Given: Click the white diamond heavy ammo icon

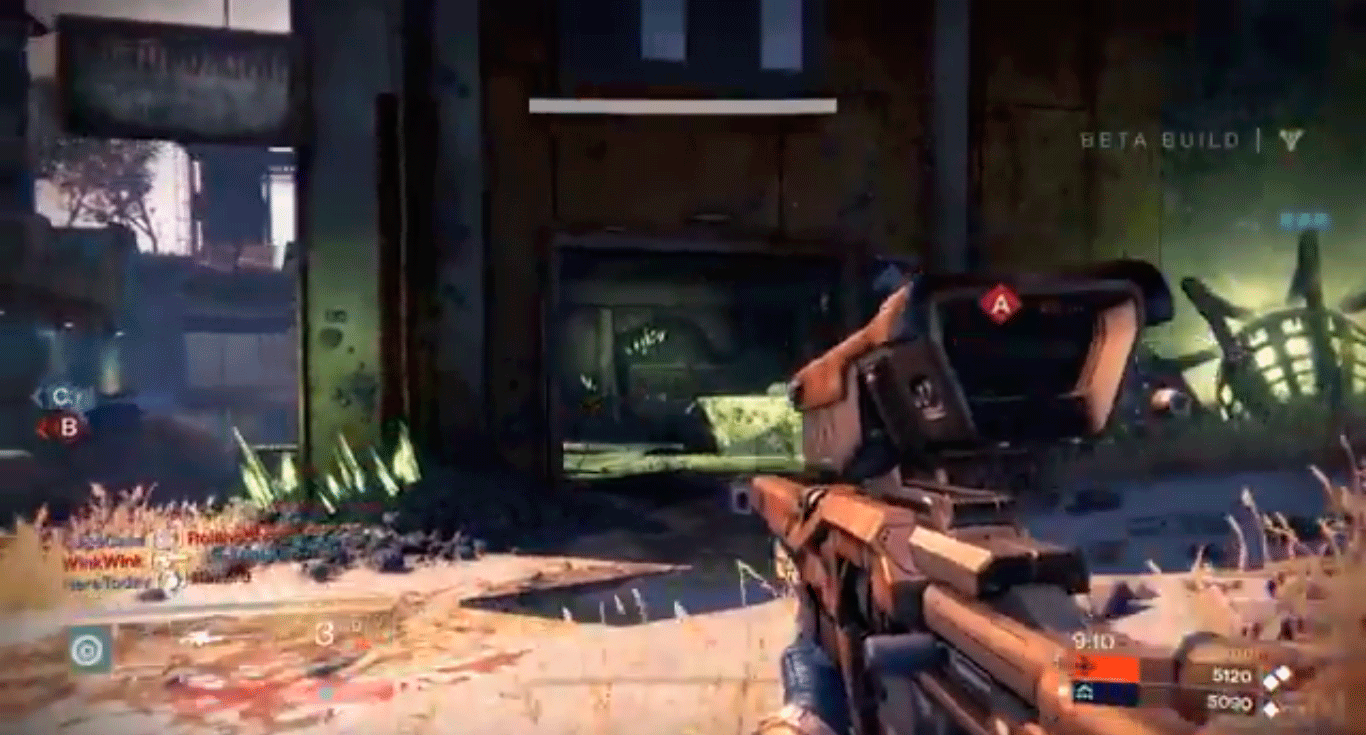Looking at the screenshot, I should click(1283, 675).
